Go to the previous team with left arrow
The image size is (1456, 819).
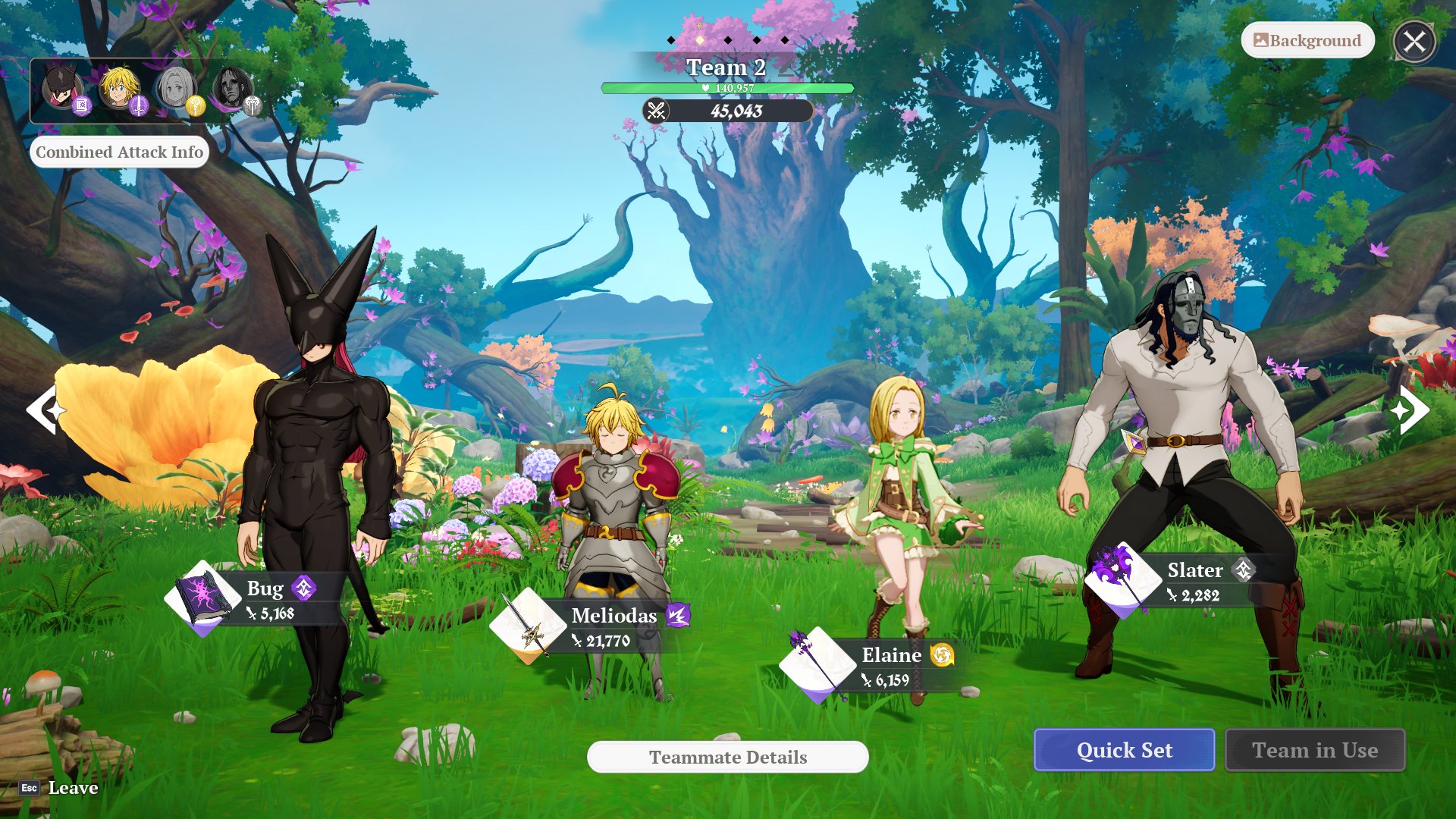[x=45, y=409]
